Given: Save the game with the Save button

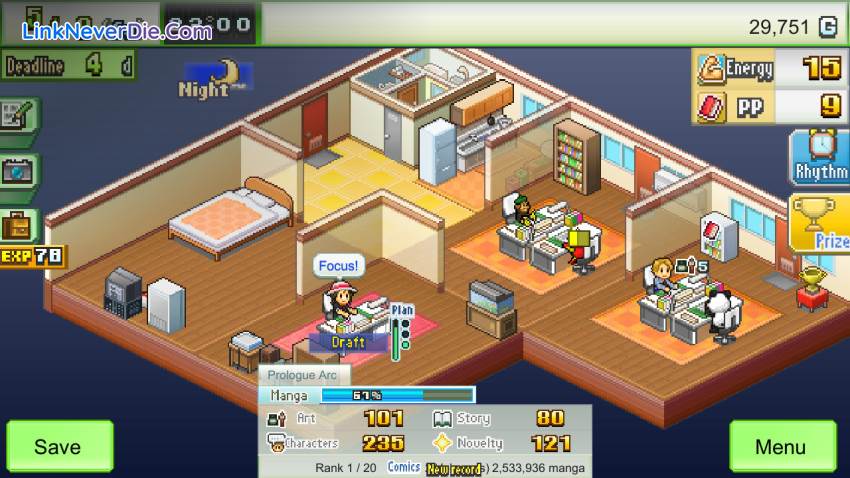Looking at the screenshot, I should click(58, 446).
